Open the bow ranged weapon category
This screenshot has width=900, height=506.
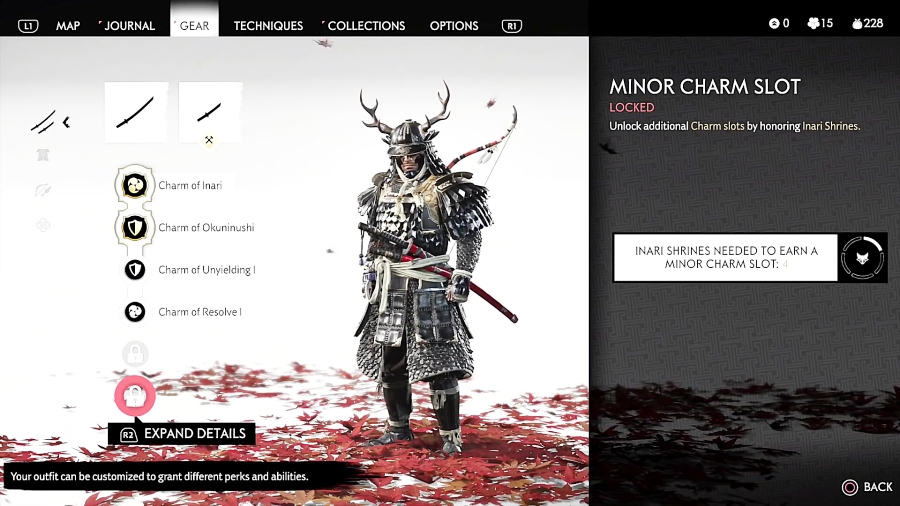(44, 190)
